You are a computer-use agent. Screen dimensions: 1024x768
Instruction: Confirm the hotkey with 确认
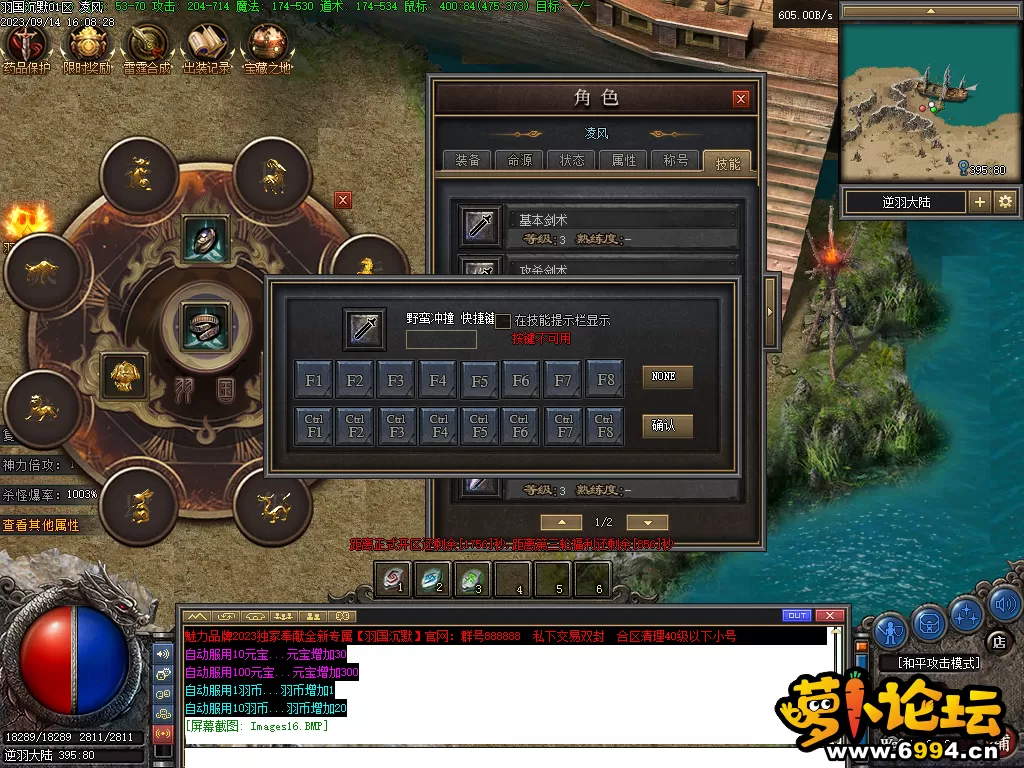pyautogui.click(x=666, y=426)
